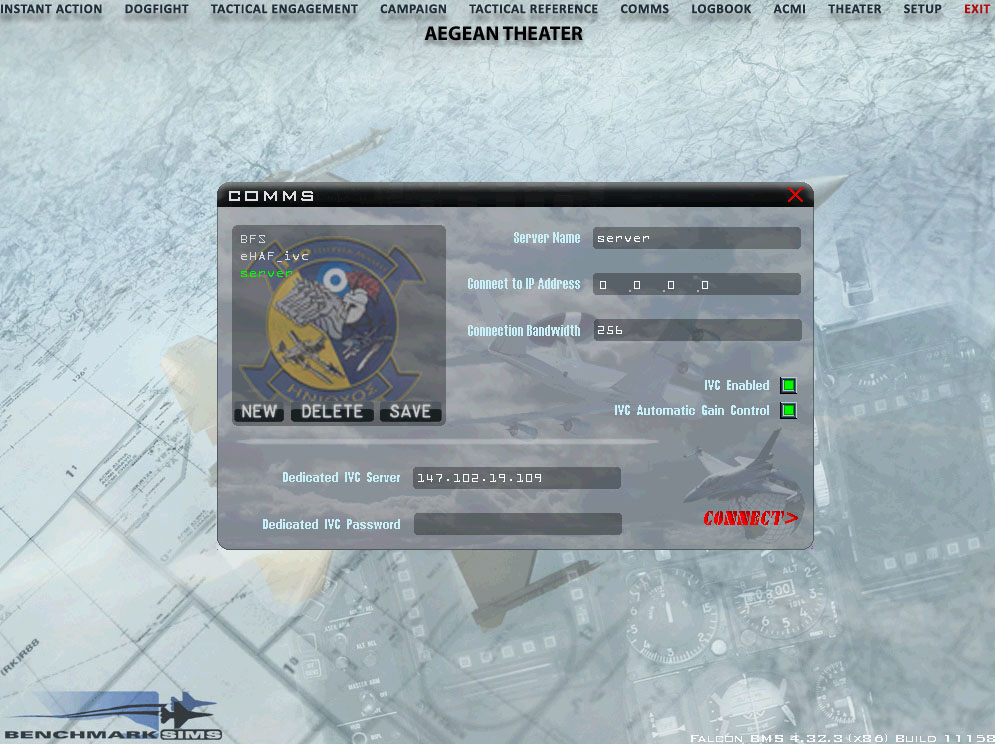Open the Logbook
This screenshot has width=995, height=744.
tap(721, 9)
